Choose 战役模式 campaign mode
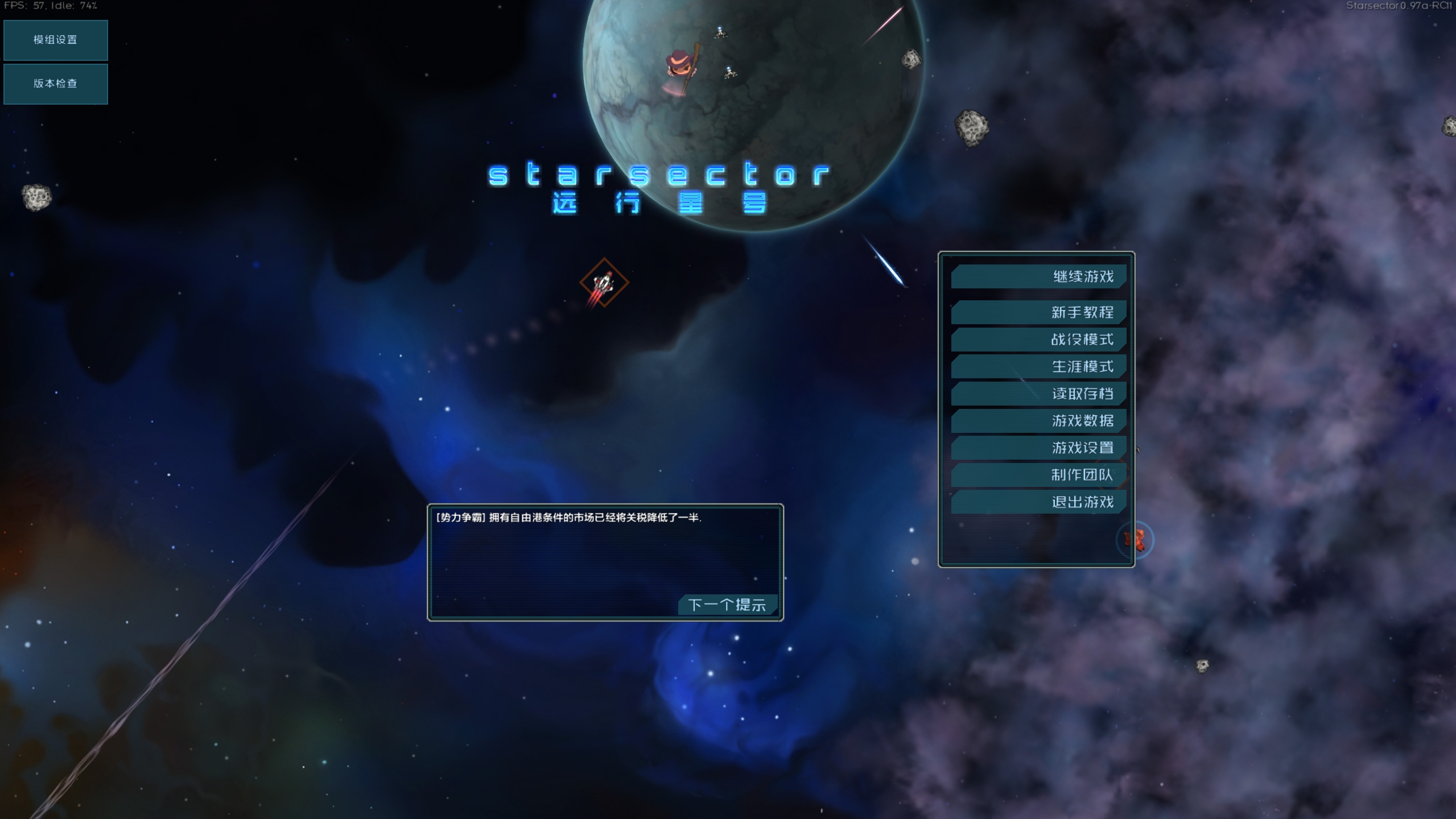This screenshot has height=819, width=1456. (1038, 340)
